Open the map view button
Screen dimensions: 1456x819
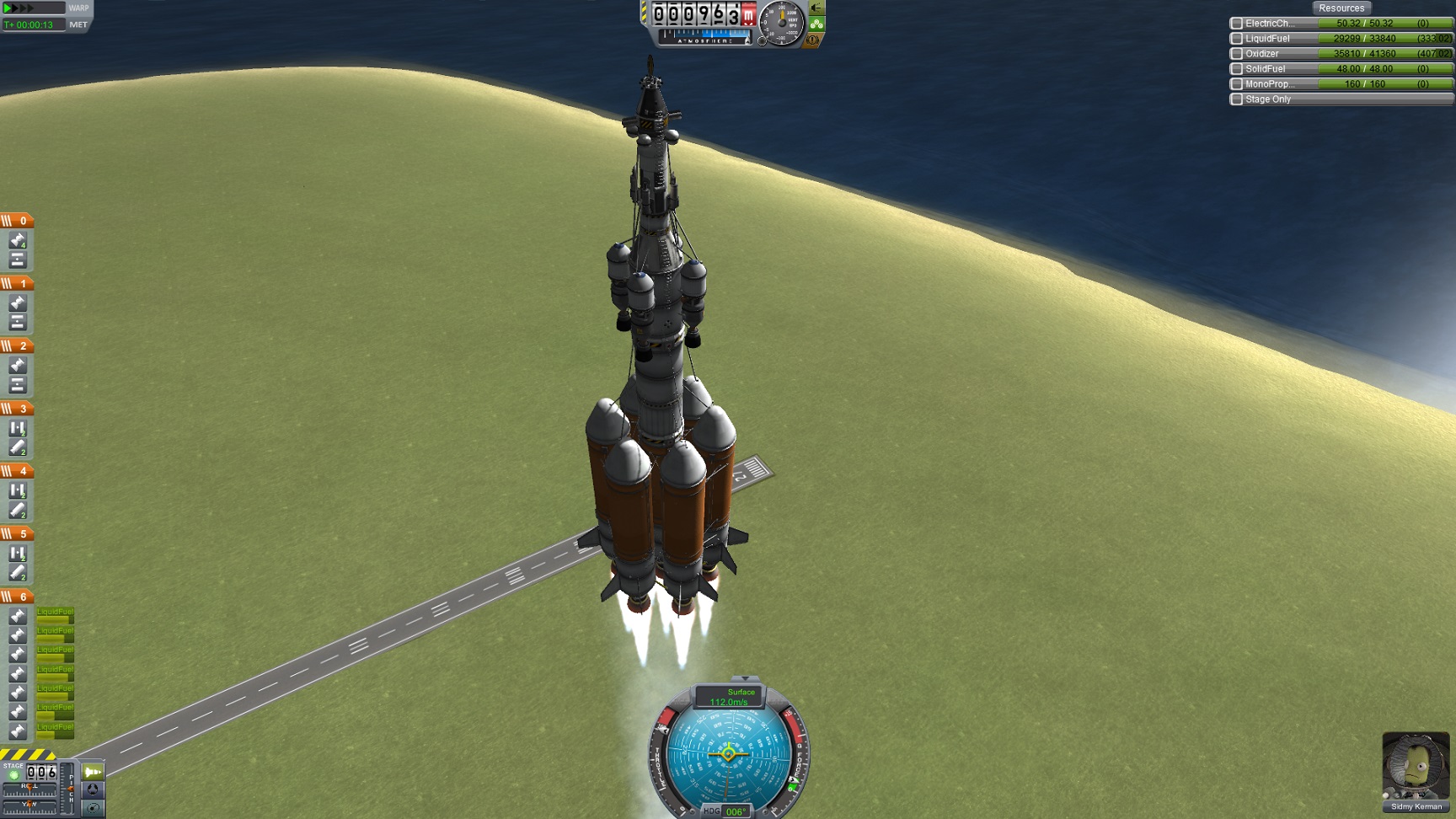[x=93, y=807]
